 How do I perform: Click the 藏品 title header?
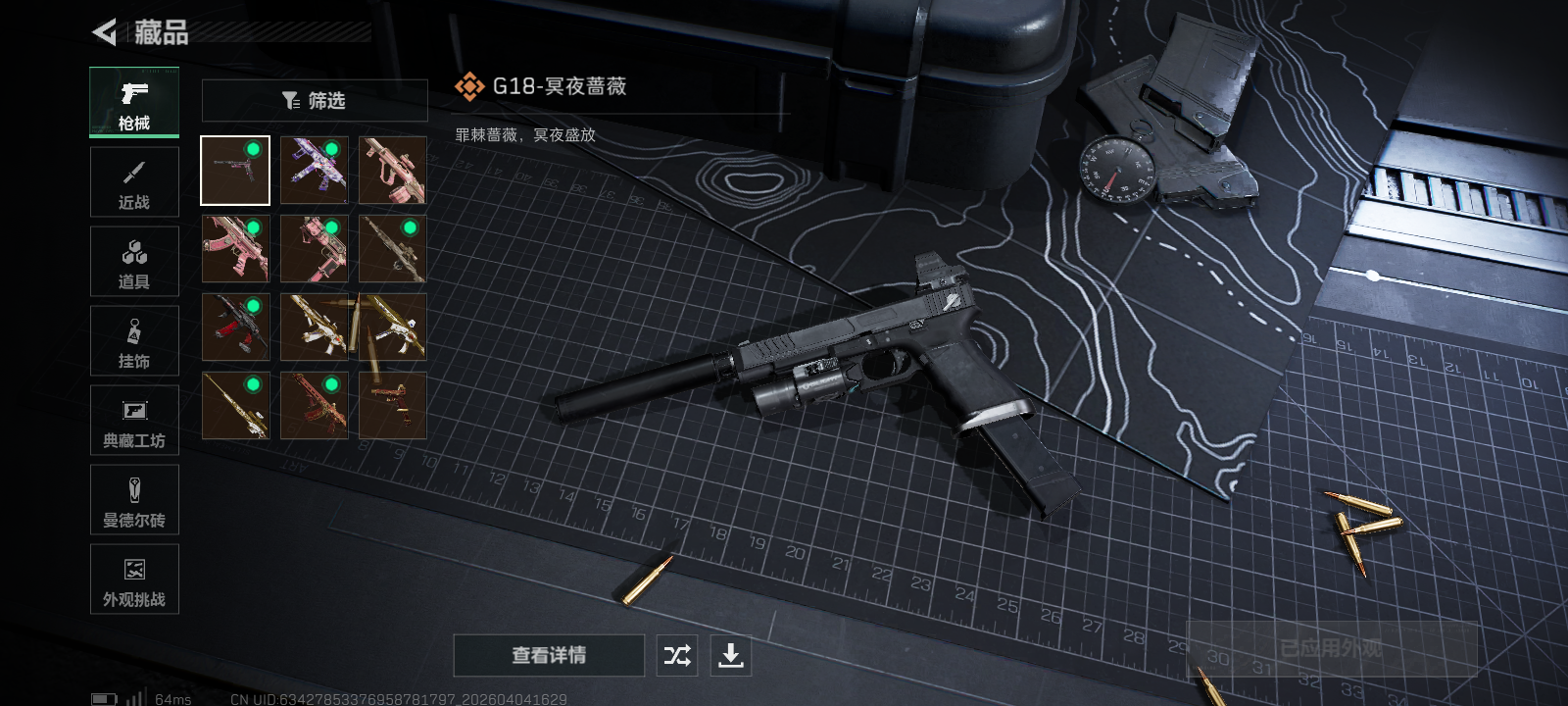[163, 29]
